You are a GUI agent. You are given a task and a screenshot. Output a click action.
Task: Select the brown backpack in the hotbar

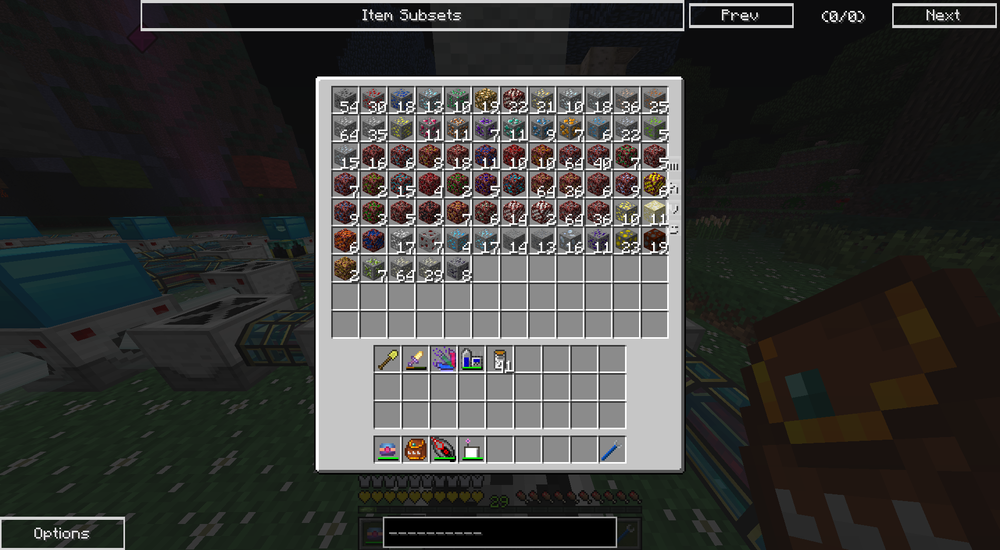[x=416, y=450]
